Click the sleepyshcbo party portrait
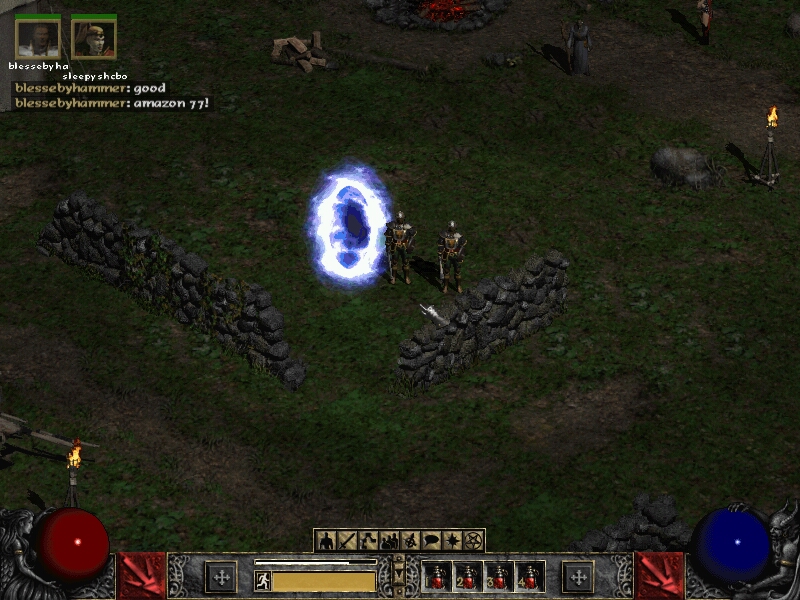The image size is (800, 600). point(93,38)
